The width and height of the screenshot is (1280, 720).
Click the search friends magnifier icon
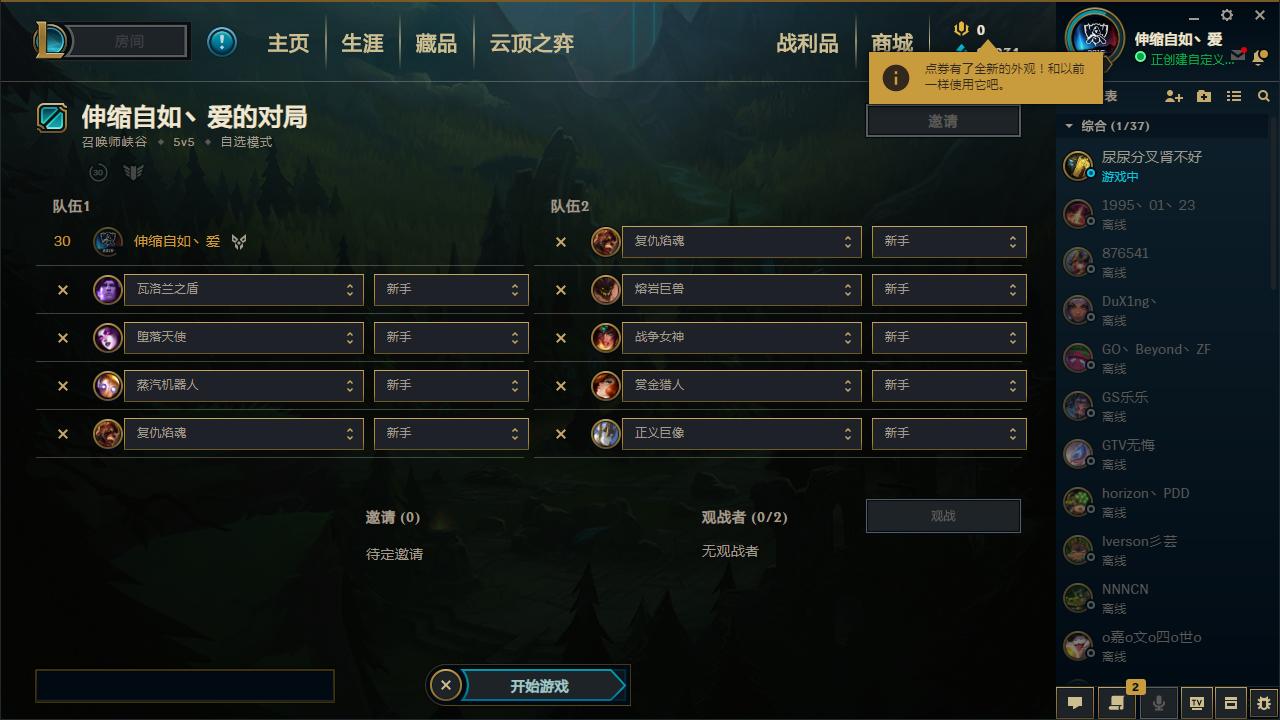(1263, 96)
